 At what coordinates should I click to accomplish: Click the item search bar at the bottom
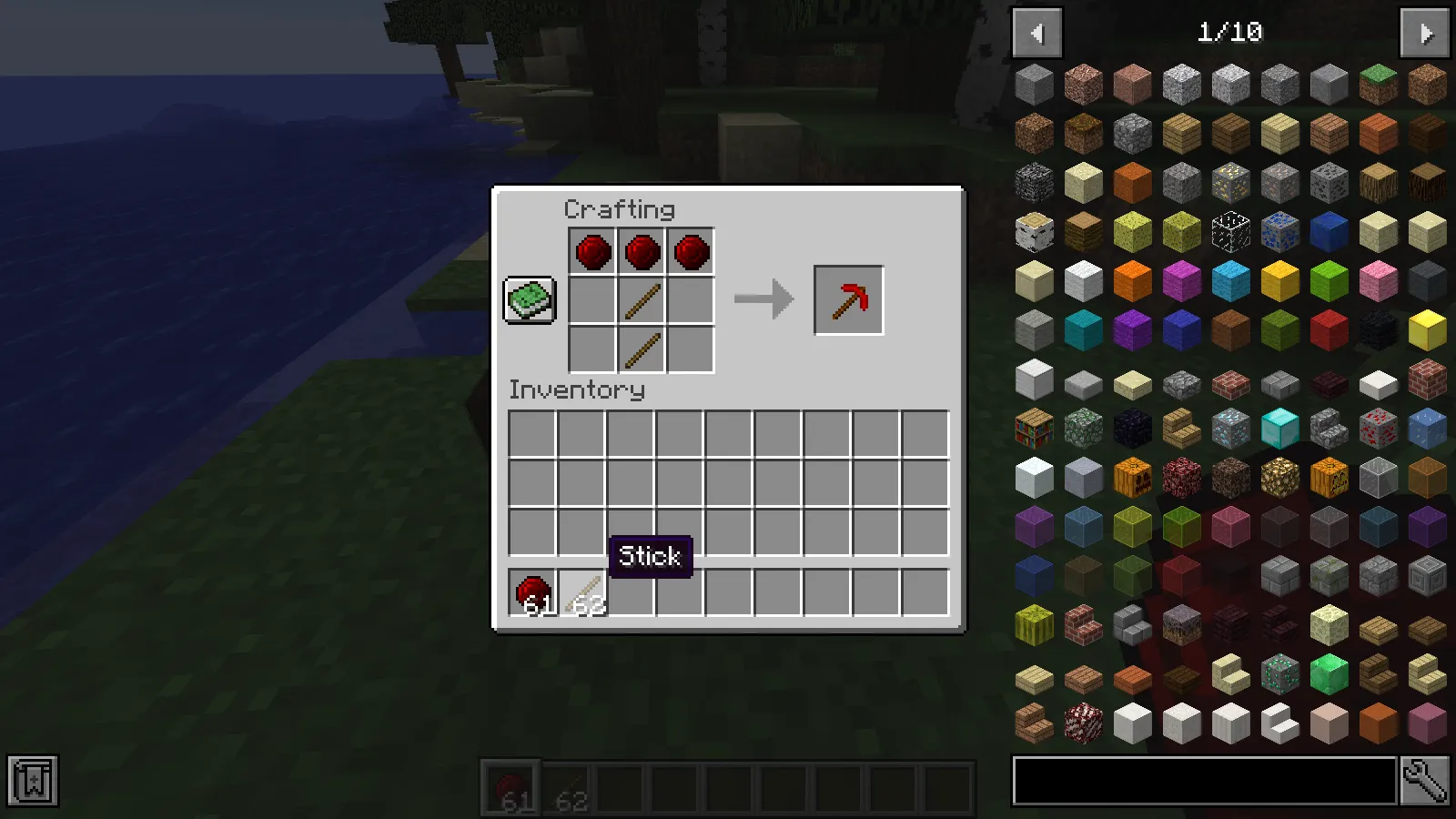tap(1201, 778)
